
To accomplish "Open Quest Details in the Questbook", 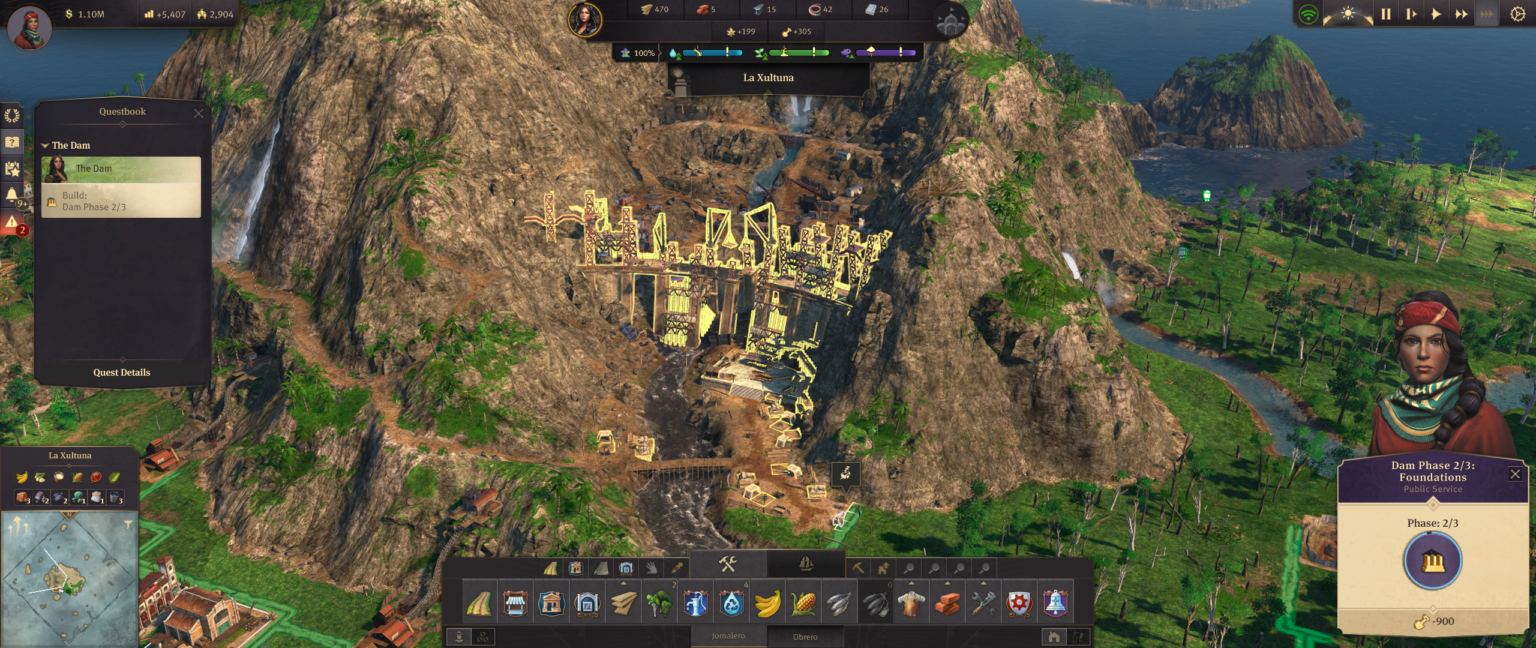I will 122,372.
